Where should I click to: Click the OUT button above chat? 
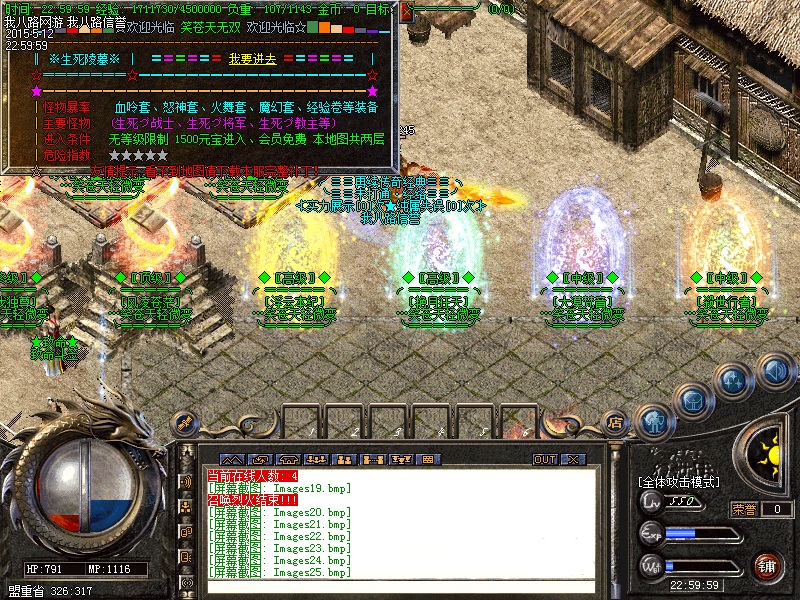[x=545, y=459]
